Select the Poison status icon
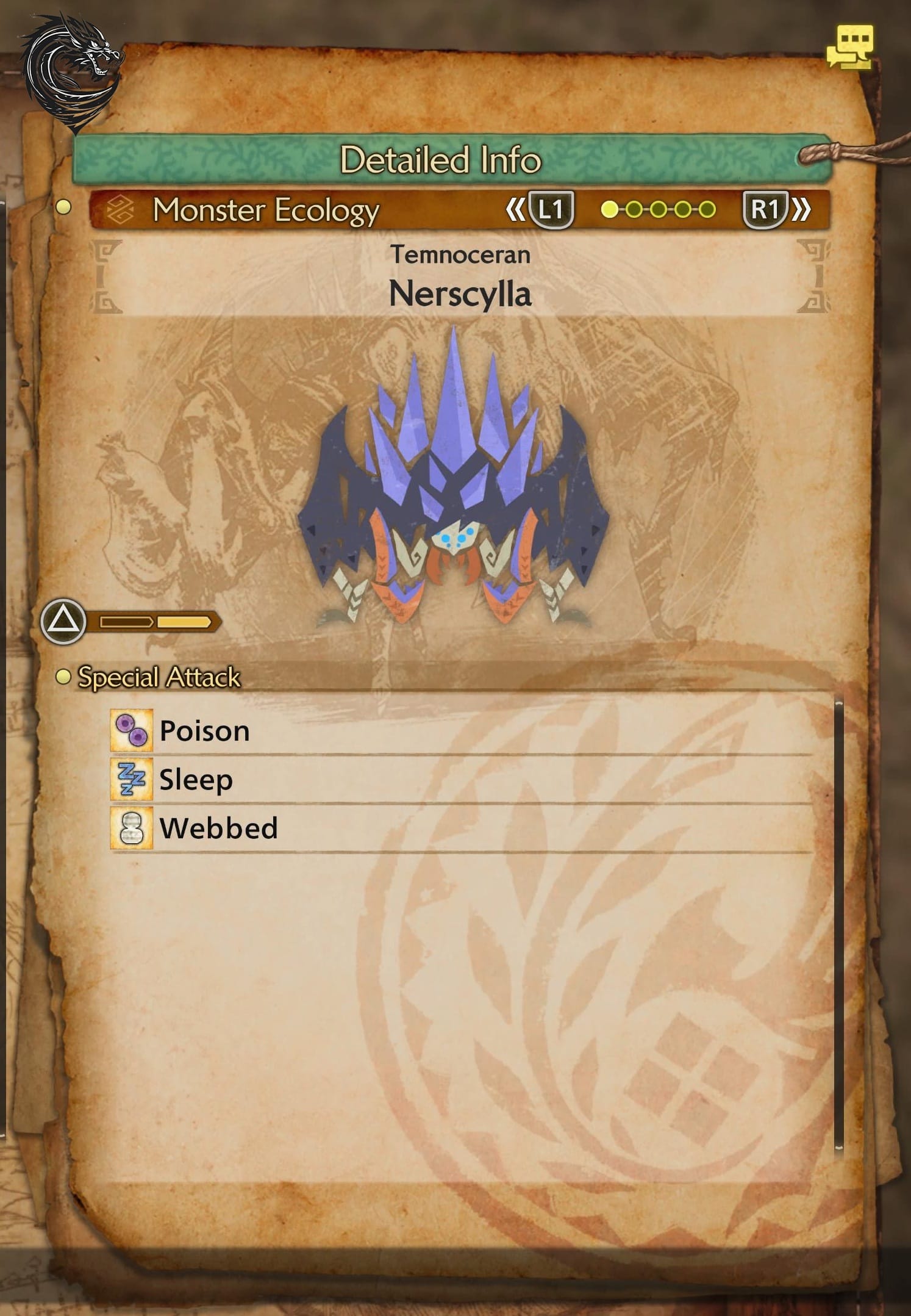The image size is (911, 1316). [133, 730]
